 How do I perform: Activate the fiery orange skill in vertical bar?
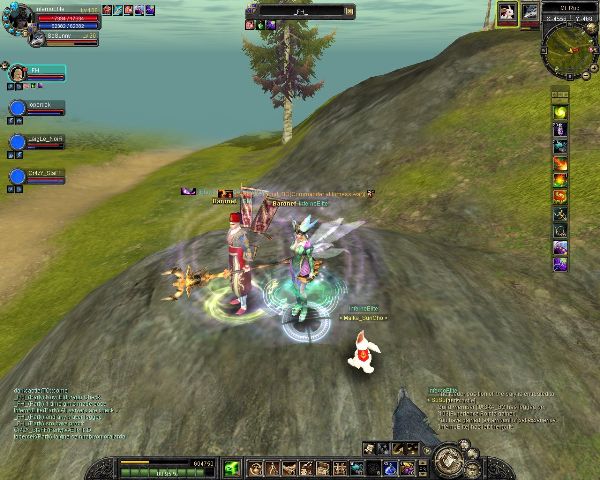[560, 162]
